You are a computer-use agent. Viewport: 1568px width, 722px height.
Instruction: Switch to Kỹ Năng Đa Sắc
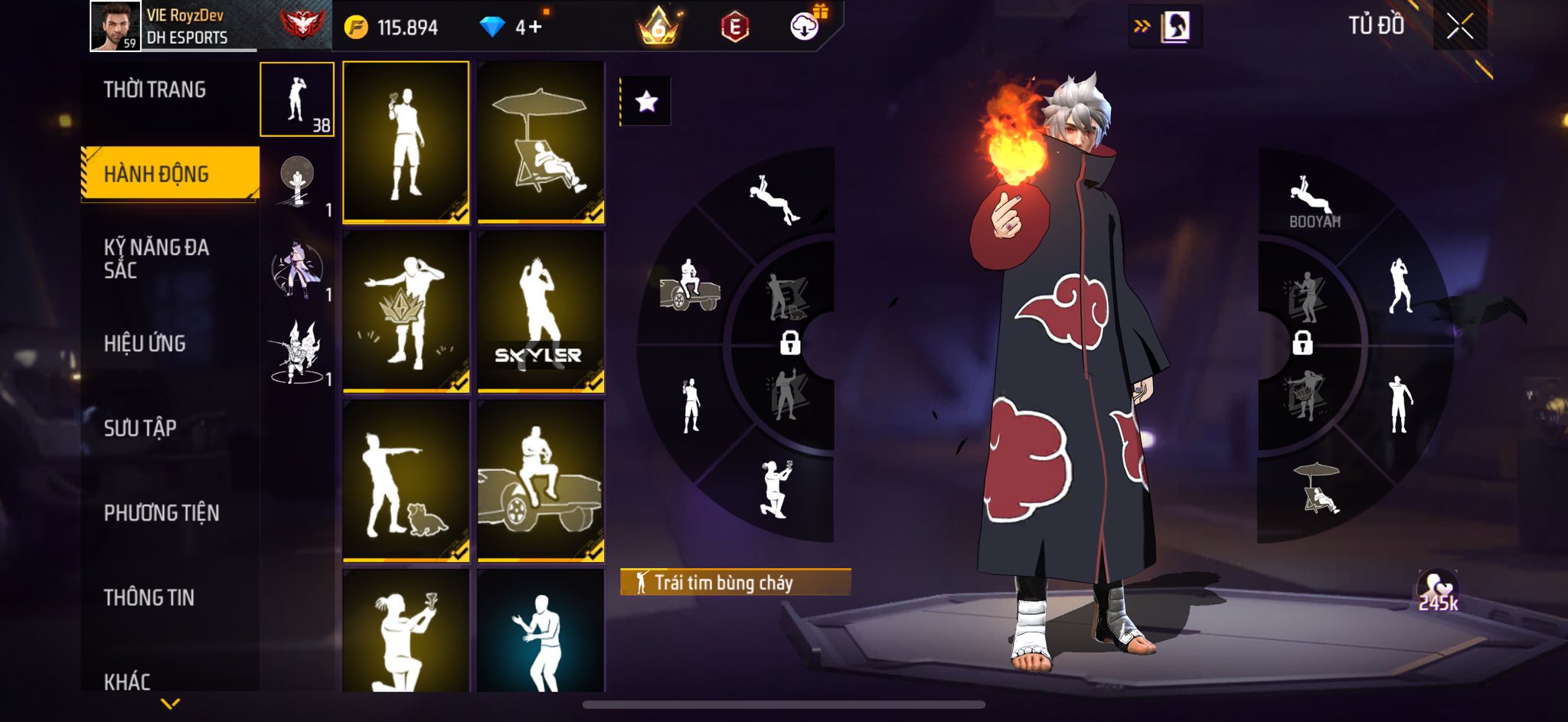pyautogui.click(x=156, y=258)
